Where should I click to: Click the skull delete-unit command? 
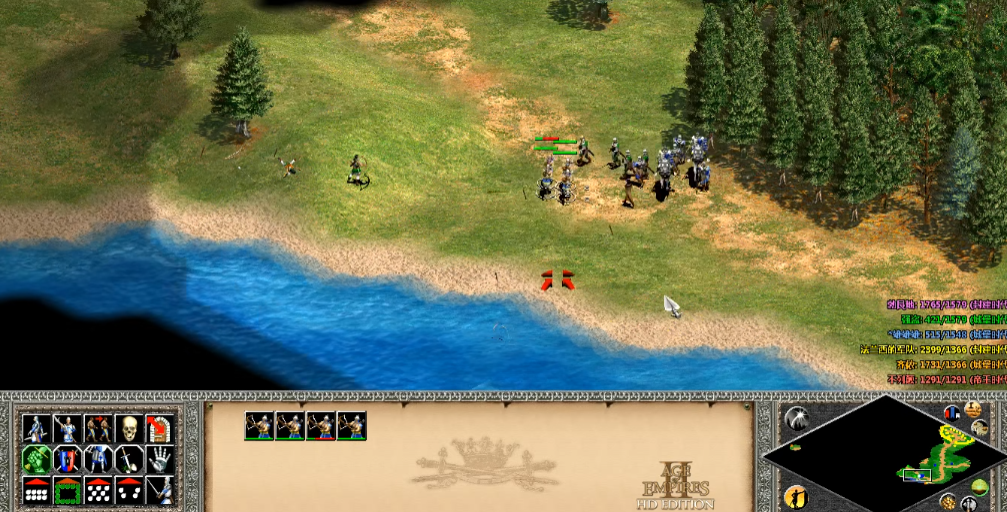(x=128, y=429)
